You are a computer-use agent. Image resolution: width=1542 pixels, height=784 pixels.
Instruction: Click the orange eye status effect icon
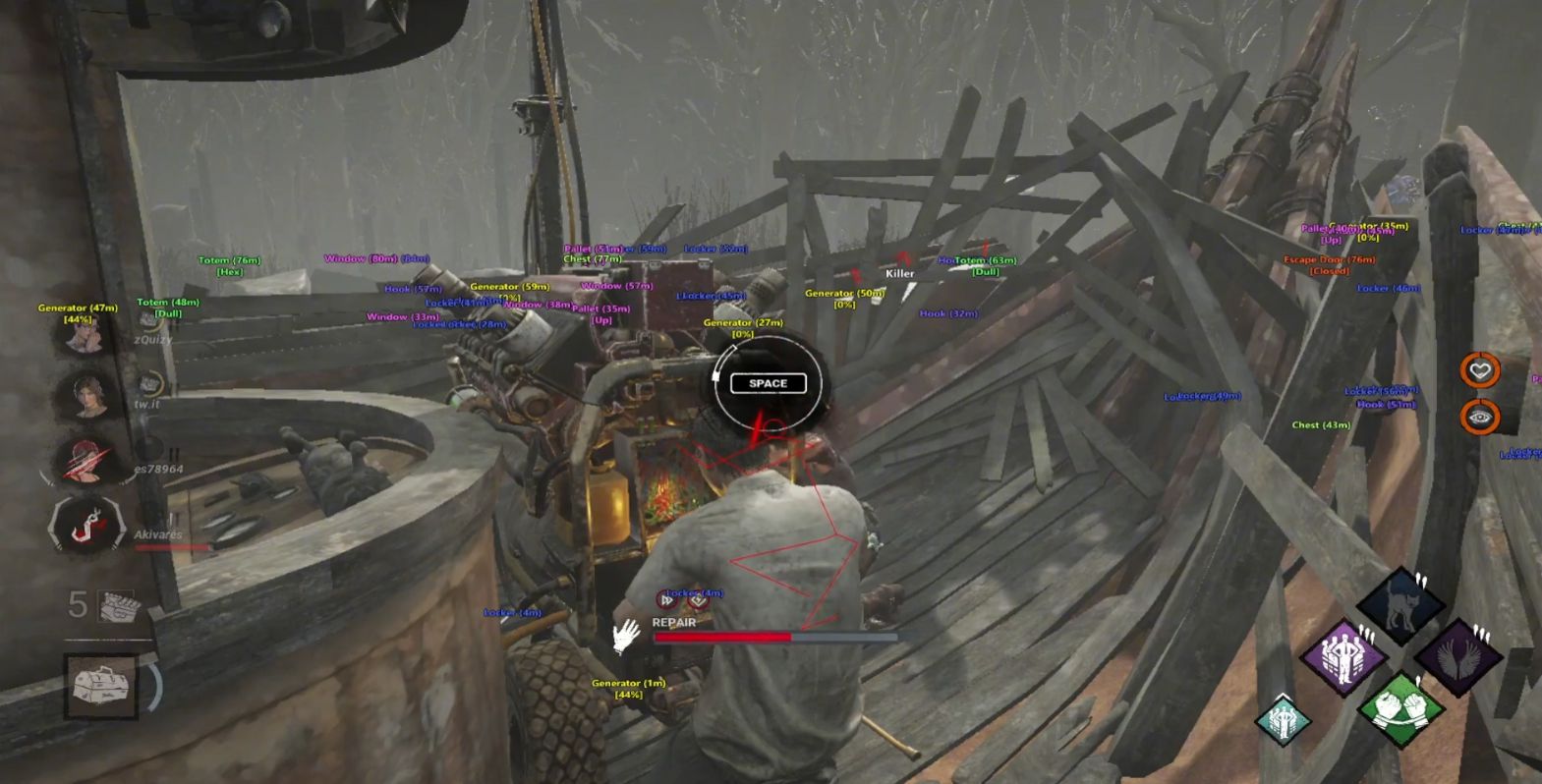pyautogui.click(x=1479, y=418)
